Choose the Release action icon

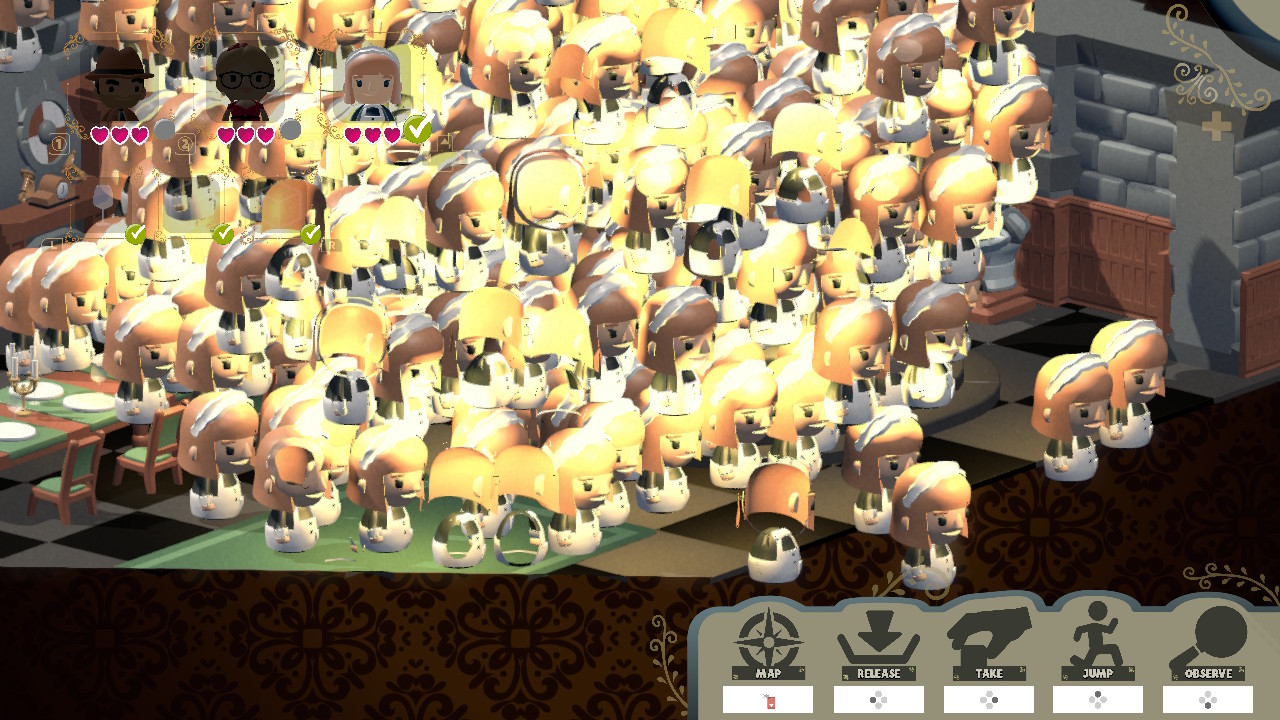pos(878,640)
